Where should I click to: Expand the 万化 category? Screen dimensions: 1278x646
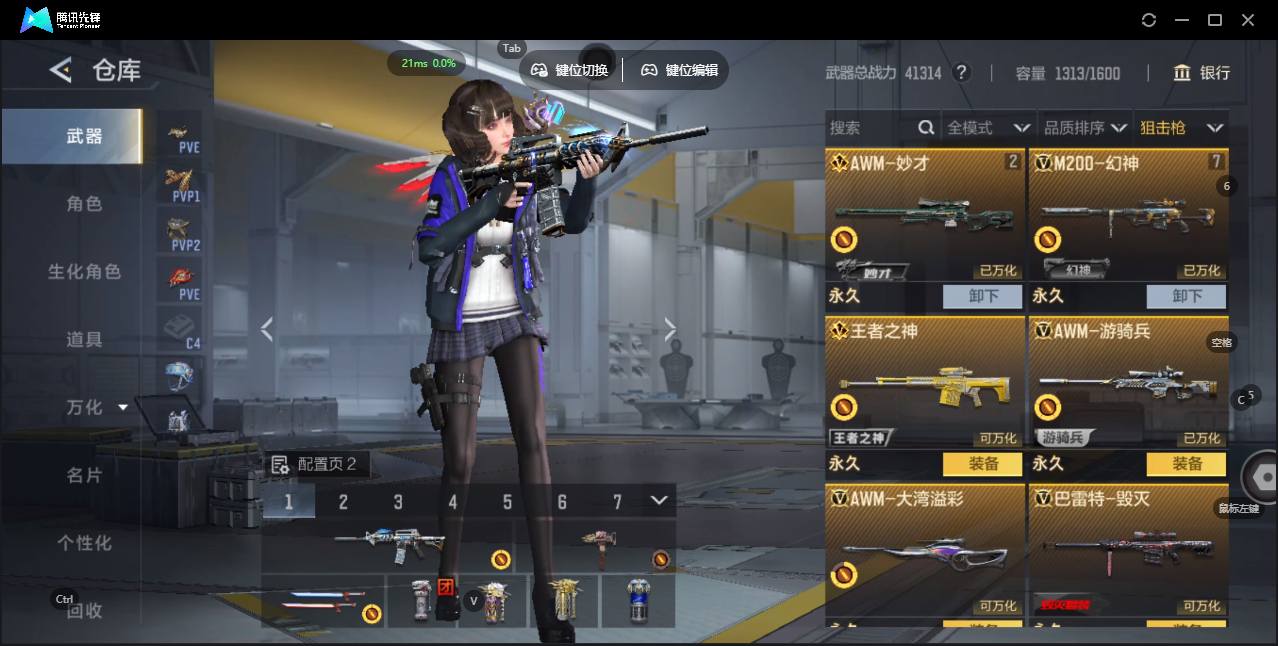point(96,407)
